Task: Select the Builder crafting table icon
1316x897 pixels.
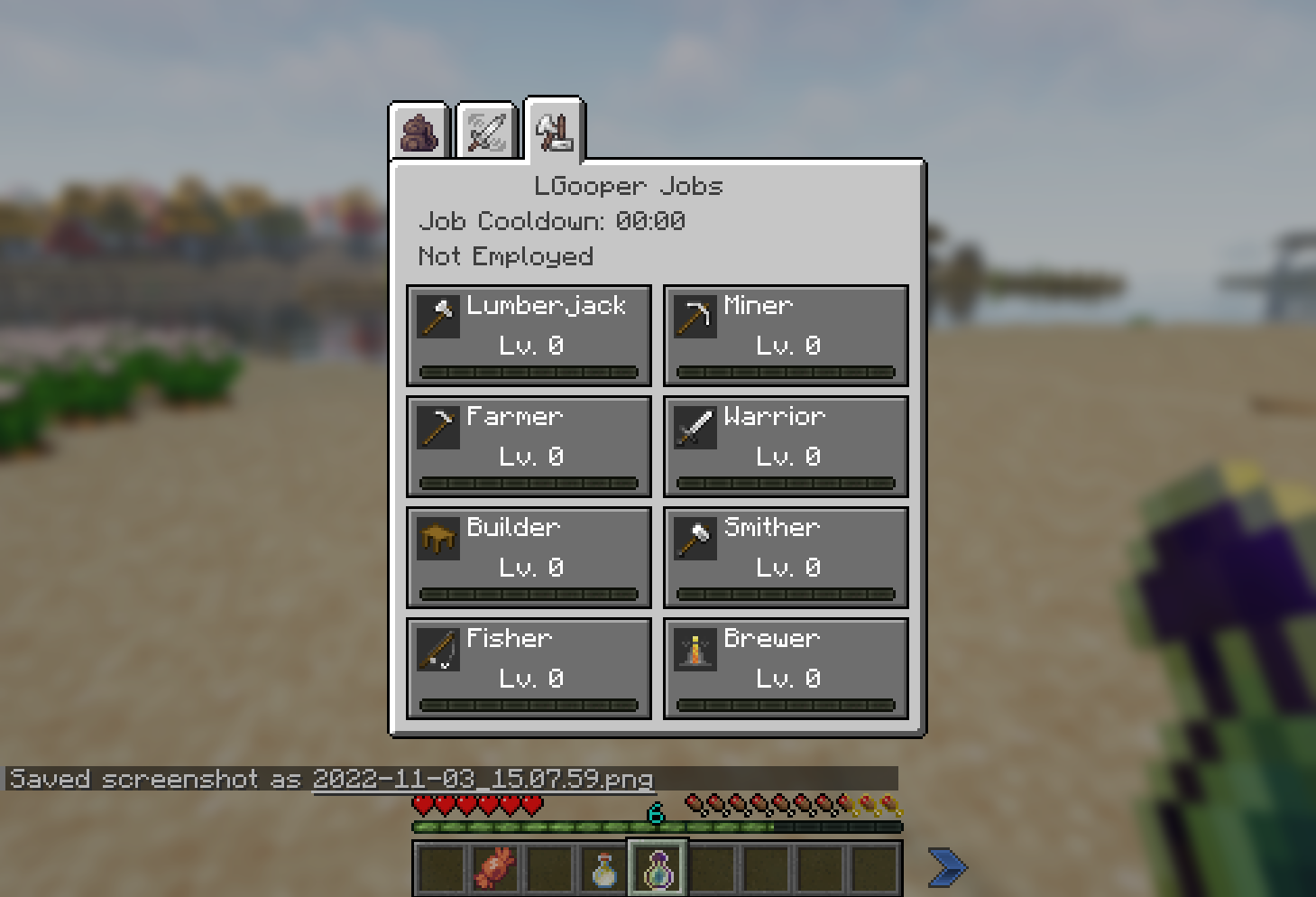Action: (x=438, y=538)
